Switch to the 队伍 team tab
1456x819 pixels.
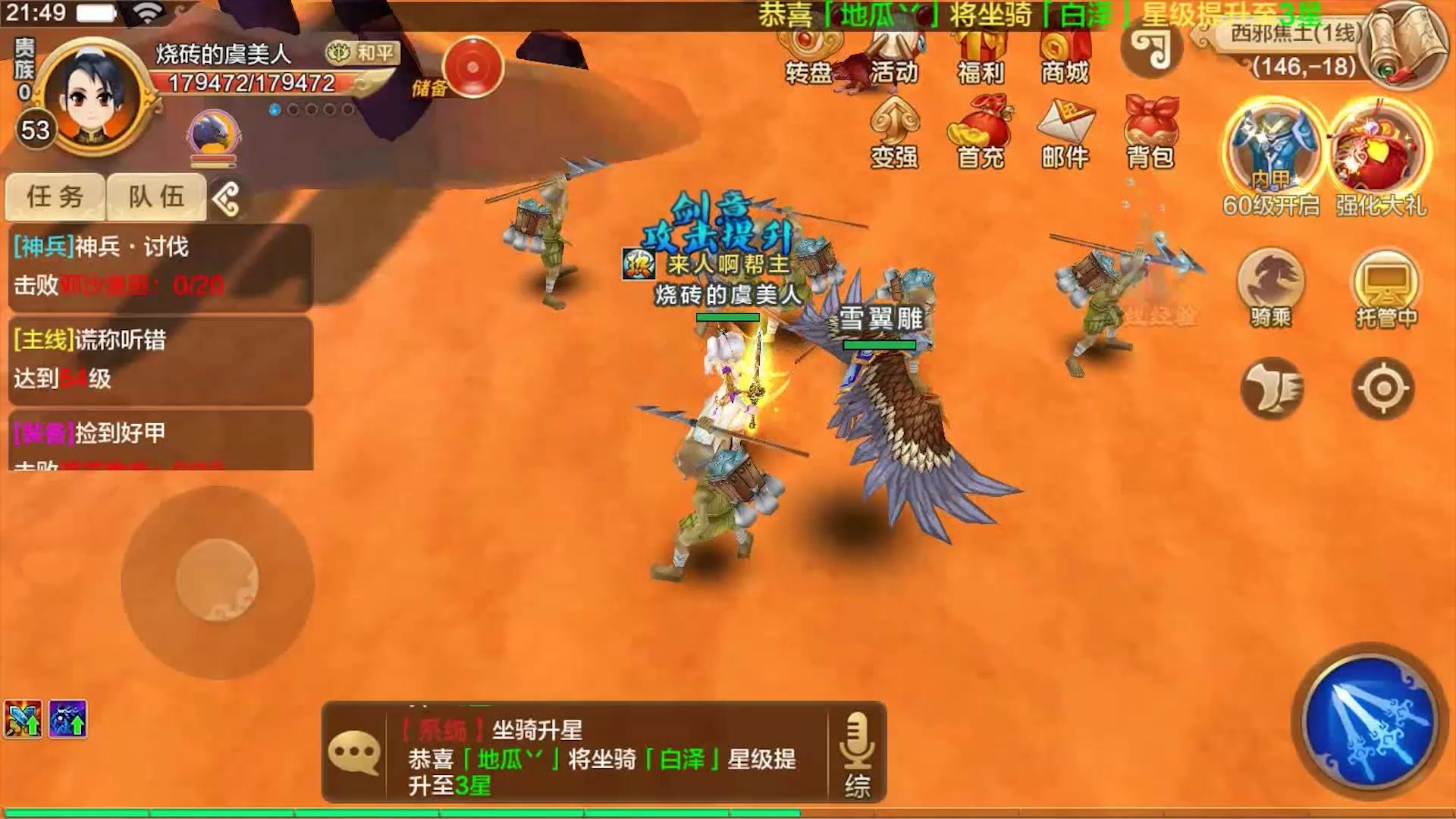tap(155, 194)
